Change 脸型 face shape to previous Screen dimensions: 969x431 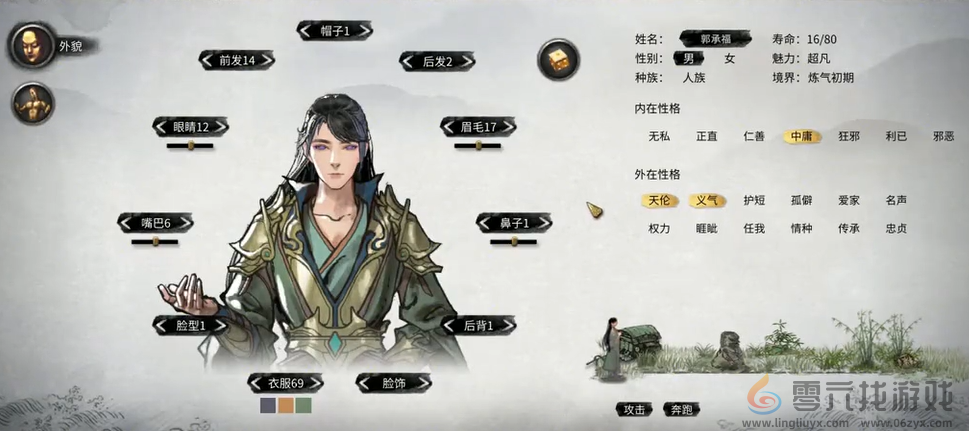point(158,325)
